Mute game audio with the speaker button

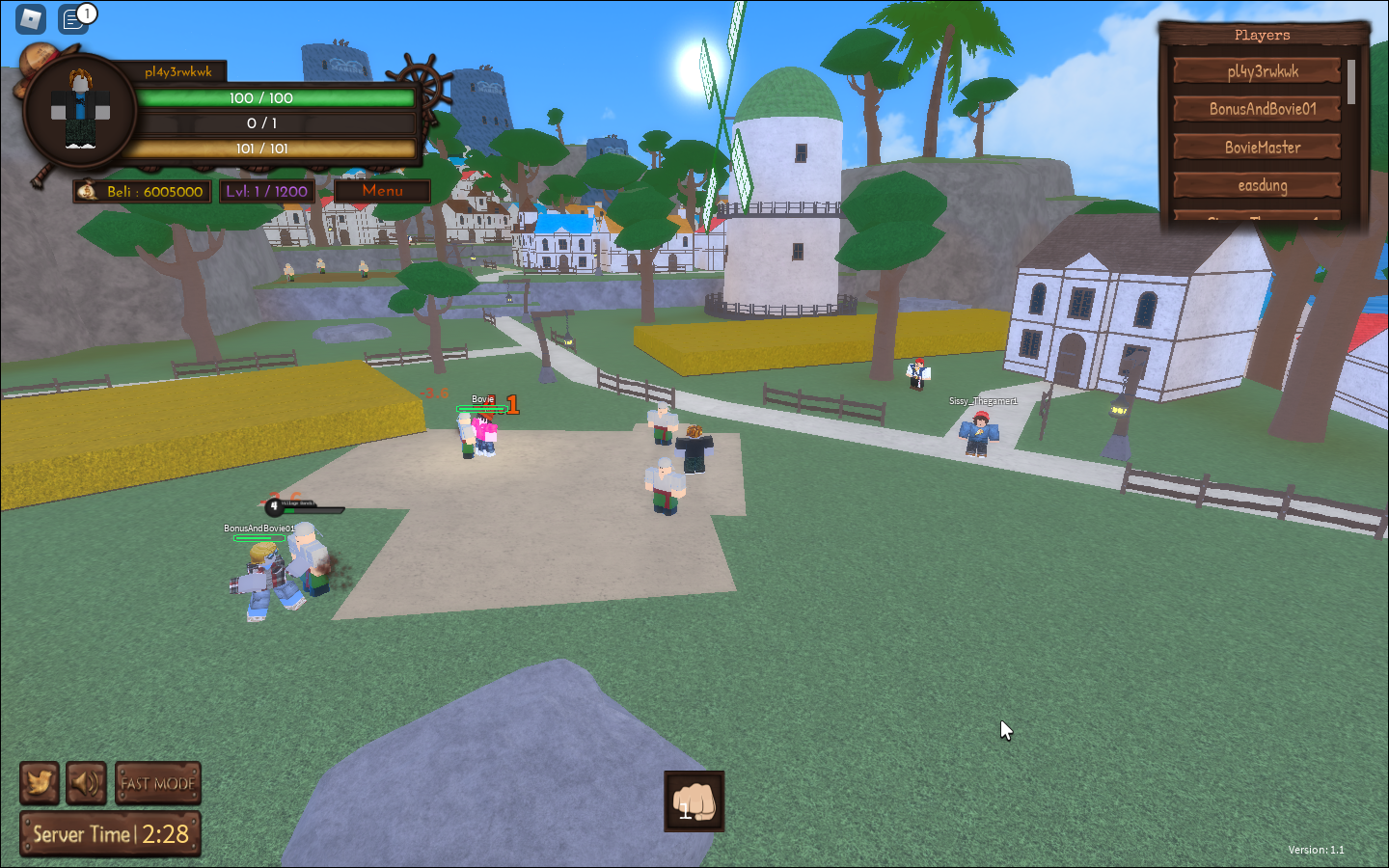tap(87, 783)
